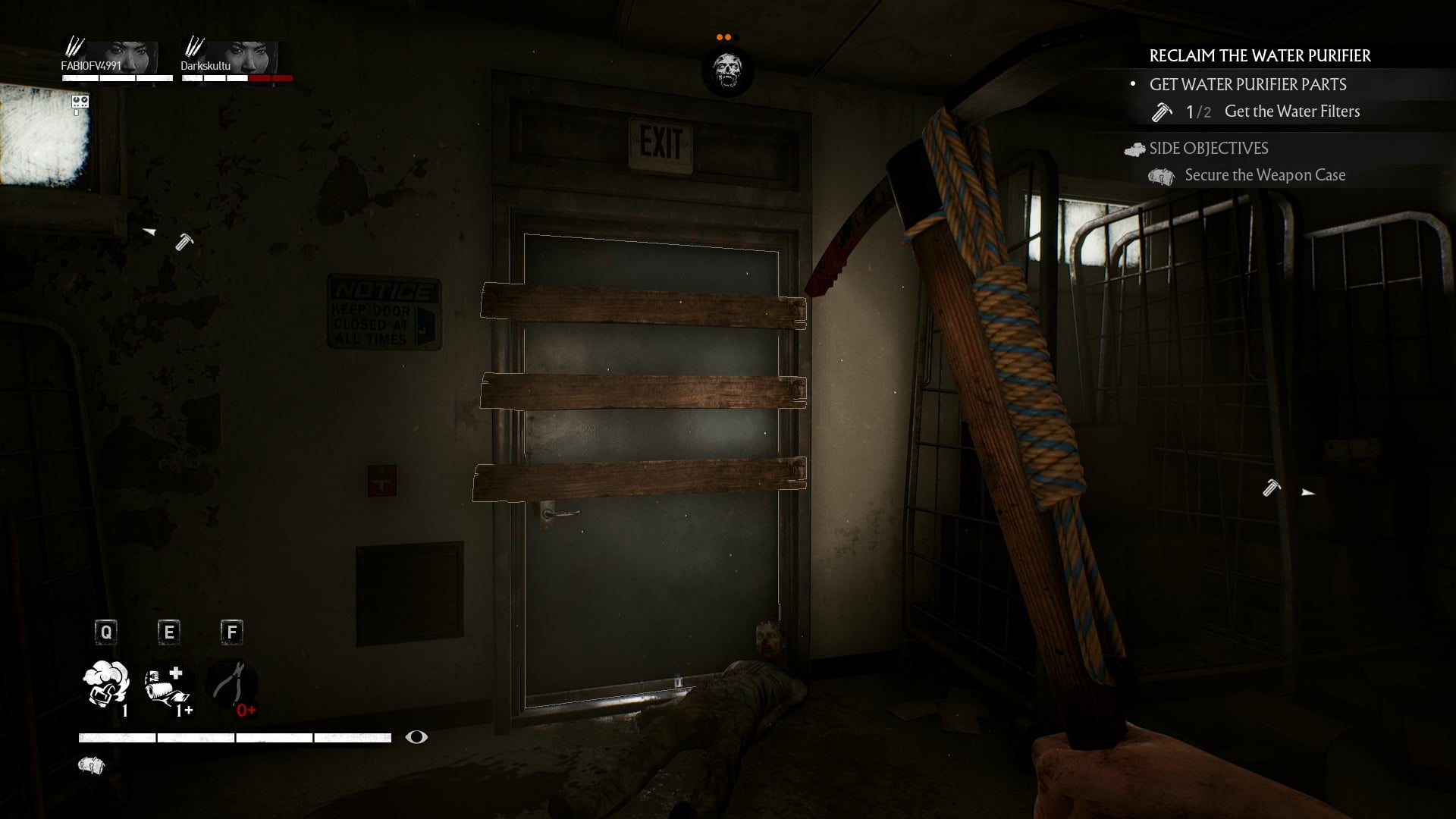Click the water filter waypoint marker on the left

pos(184,242)
